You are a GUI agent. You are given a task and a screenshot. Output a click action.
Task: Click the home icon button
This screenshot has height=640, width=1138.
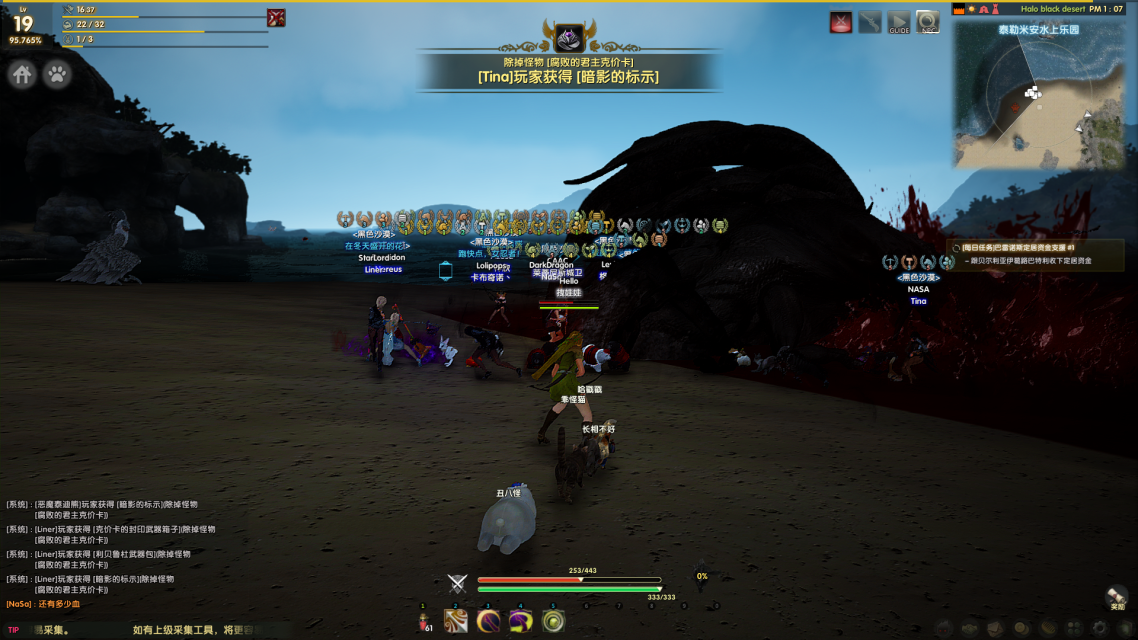pos(23,74)
